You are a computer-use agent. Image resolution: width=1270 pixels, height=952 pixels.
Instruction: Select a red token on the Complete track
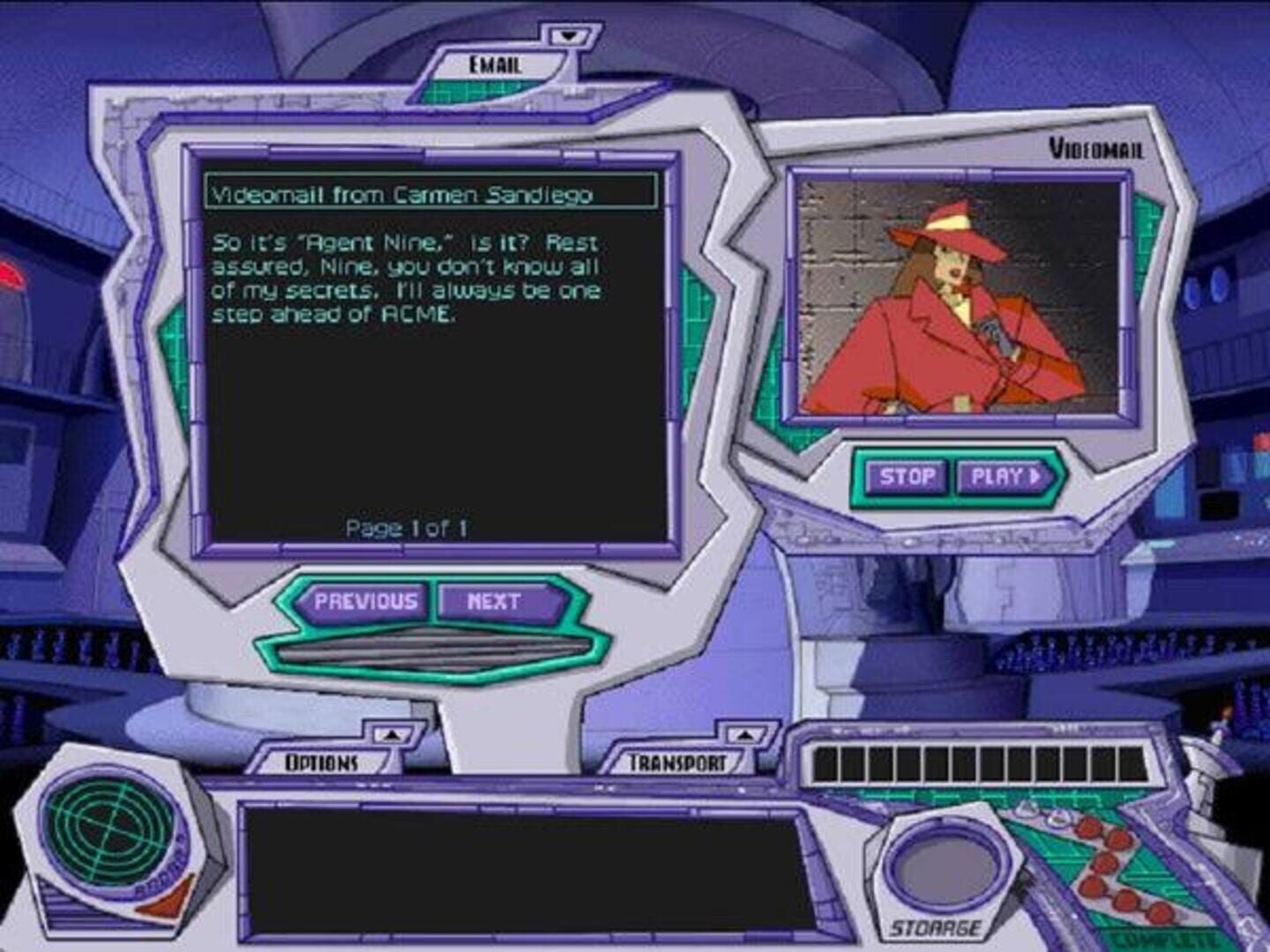[x=1090, y=829]
